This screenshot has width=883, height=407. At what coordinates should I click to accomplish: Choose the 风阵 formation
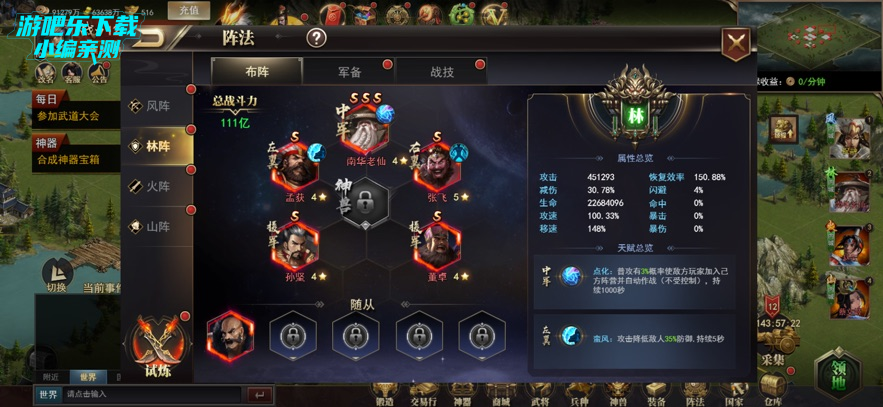click(157, 106)
